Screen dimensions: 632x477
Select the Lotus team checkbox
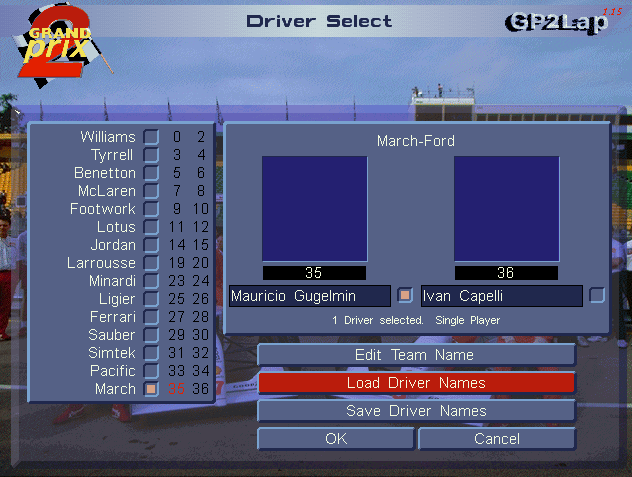(150, 227)
